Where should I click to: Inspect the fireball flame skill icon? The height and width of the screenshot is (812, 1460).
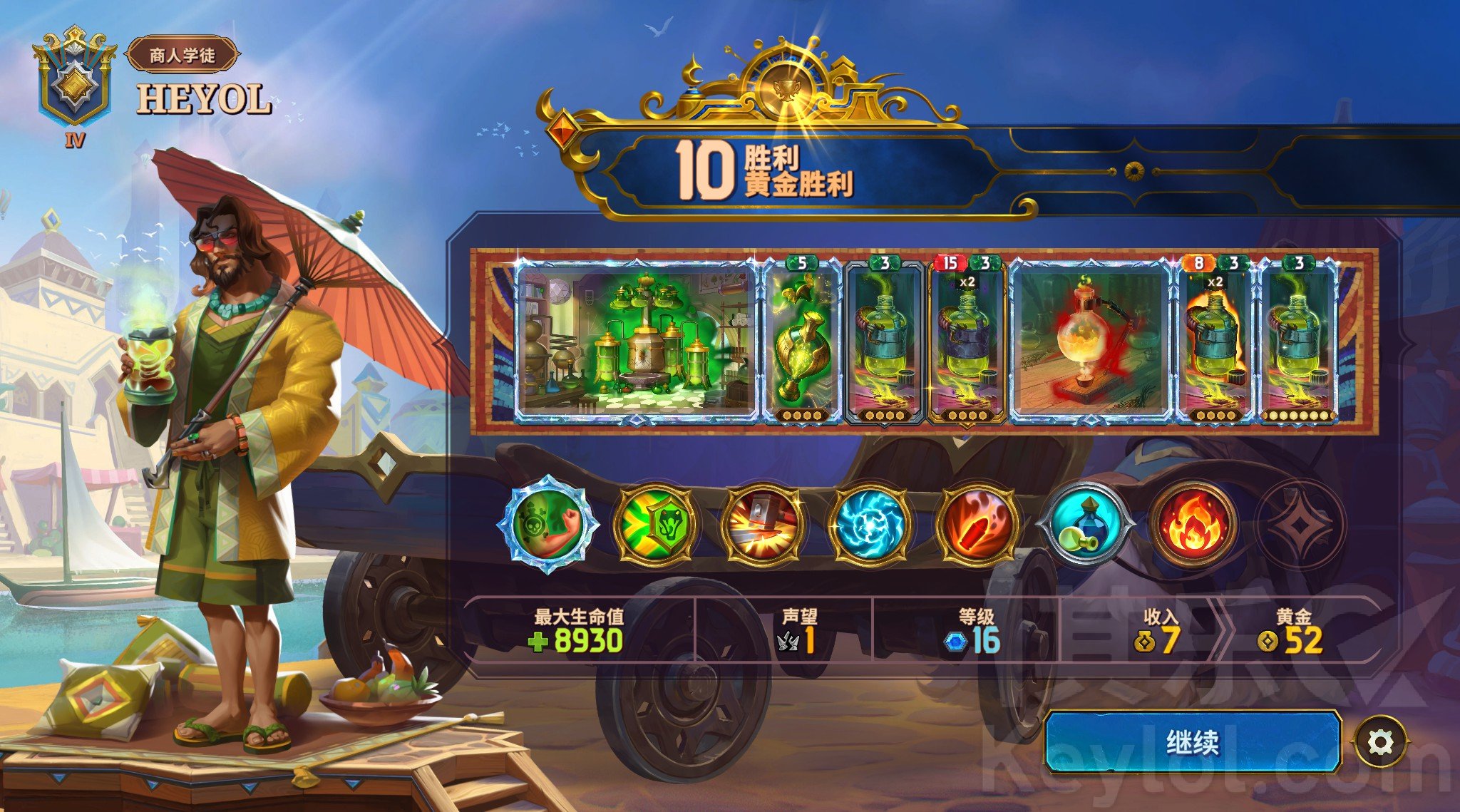pyautogui.click(x=1193, y=525)
